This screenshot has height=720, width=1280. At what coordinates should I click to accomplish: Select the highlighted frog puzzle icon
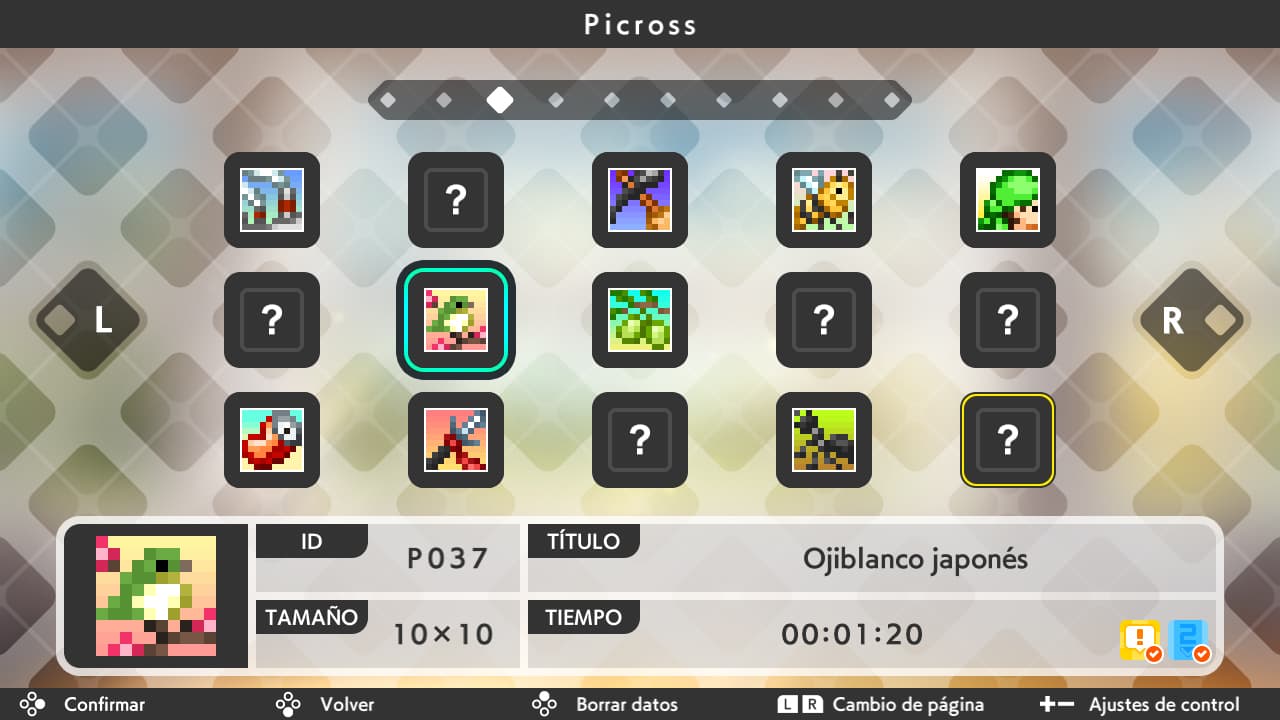tap(455, 320)
